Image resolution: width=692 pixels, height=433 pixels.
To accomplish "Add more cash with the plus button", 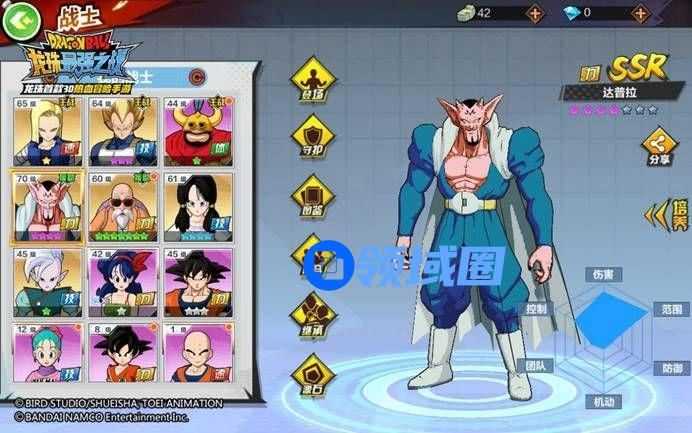I will 535,13.
